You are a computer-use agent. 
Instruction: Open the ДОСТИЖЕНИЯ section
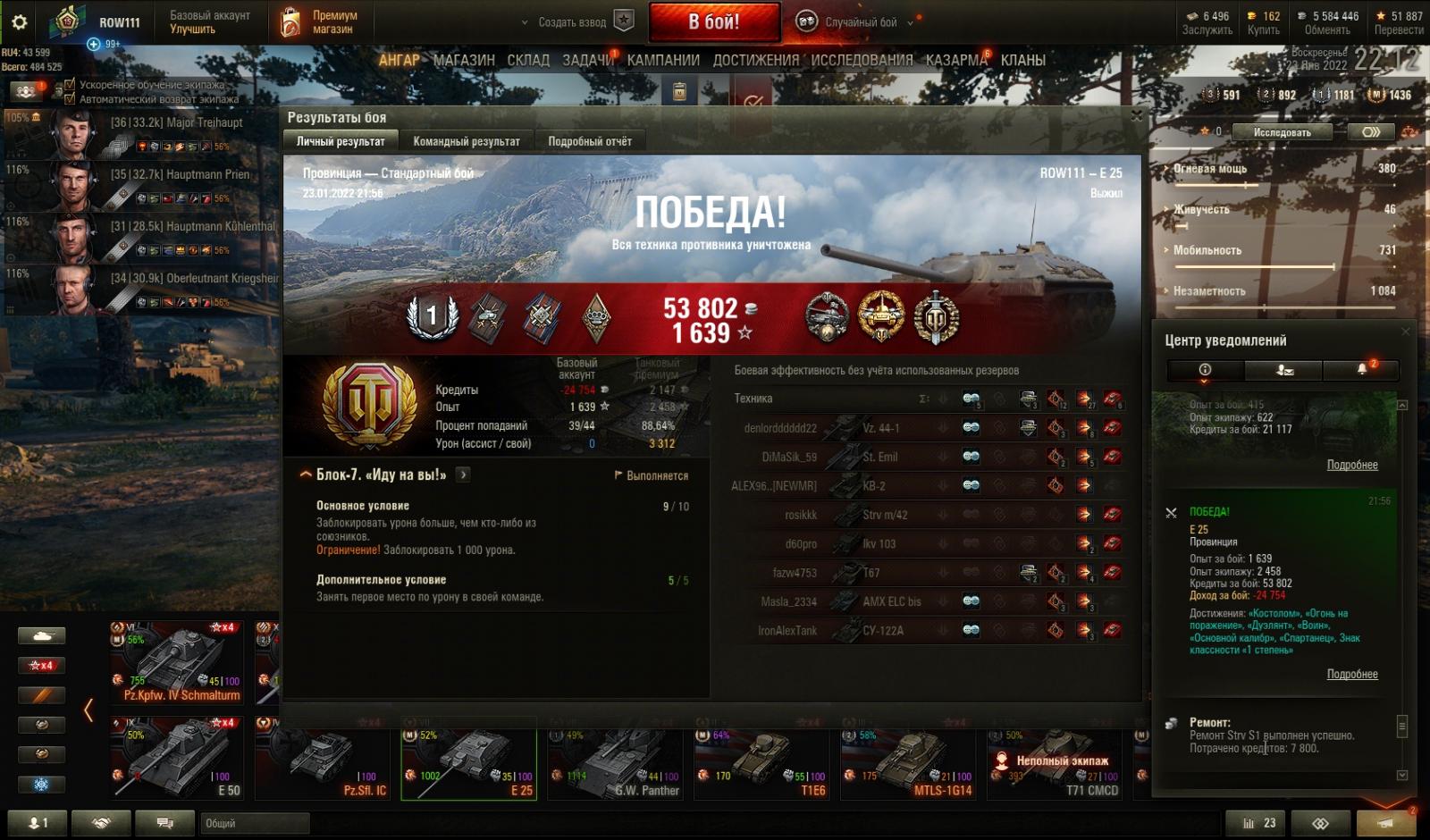755,60
